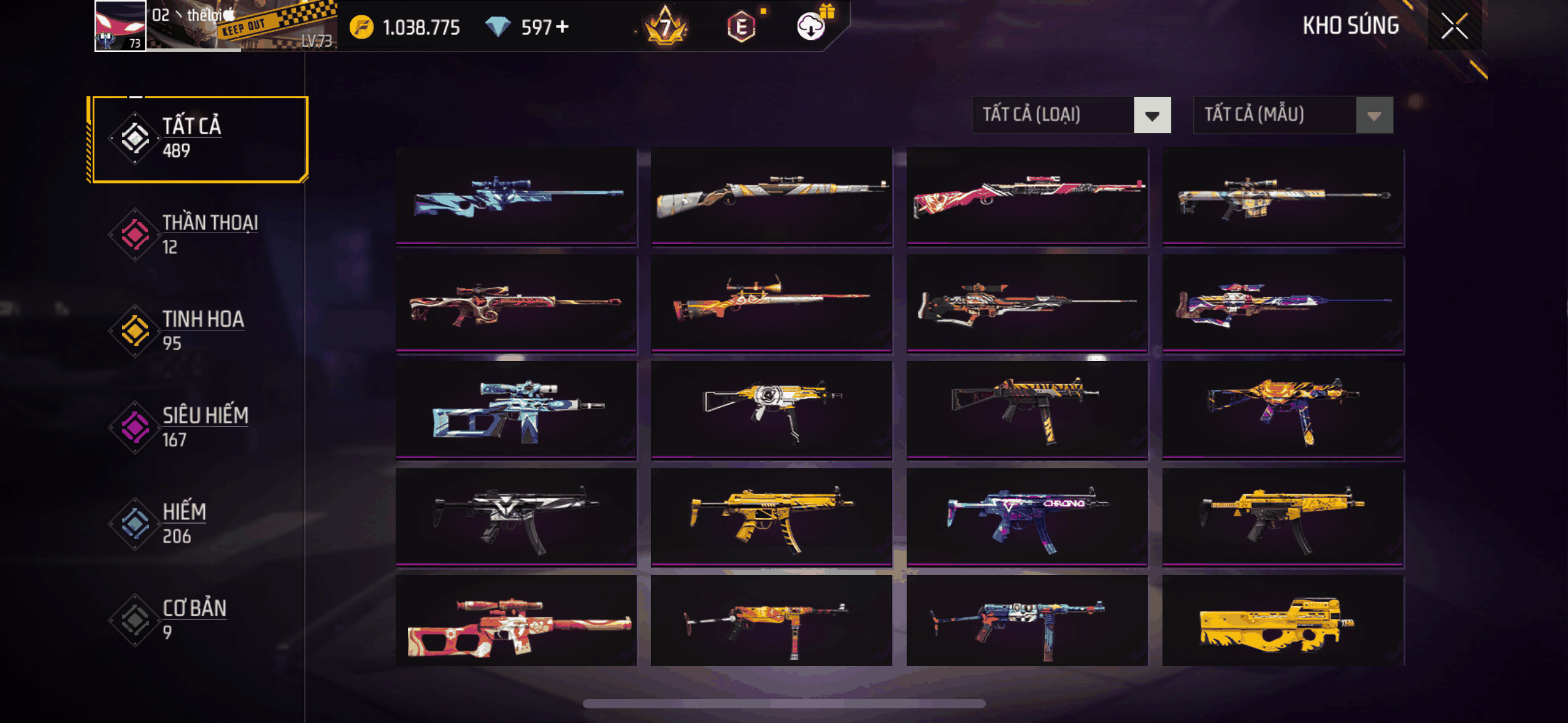Select the black and white MP5 skin
The height and width of the screenshot is (723, 1568).
point(517,517)
